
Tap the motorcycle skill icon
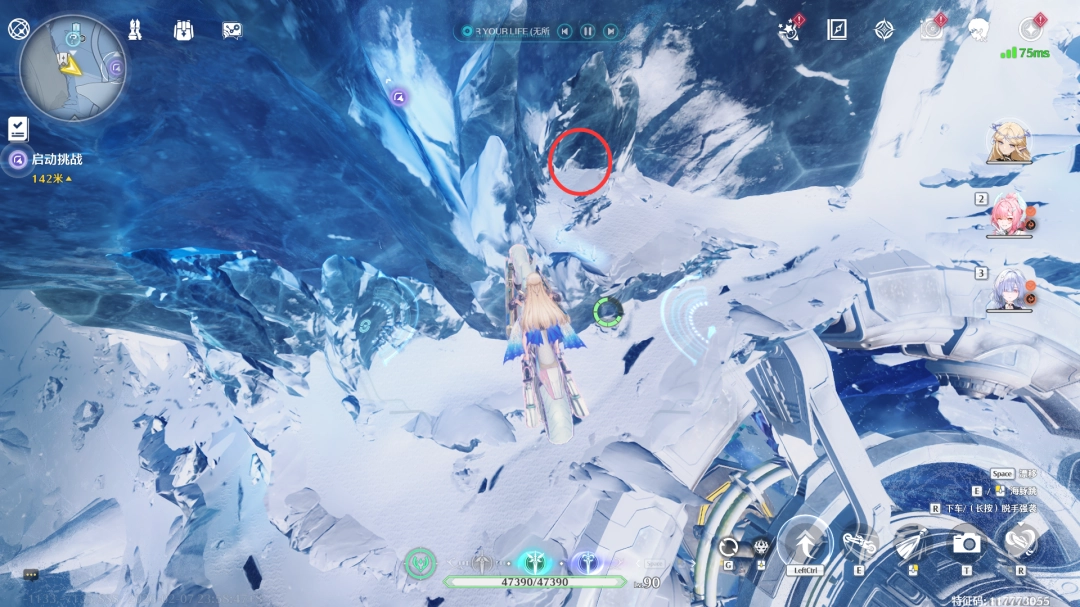tap(860, 544)
